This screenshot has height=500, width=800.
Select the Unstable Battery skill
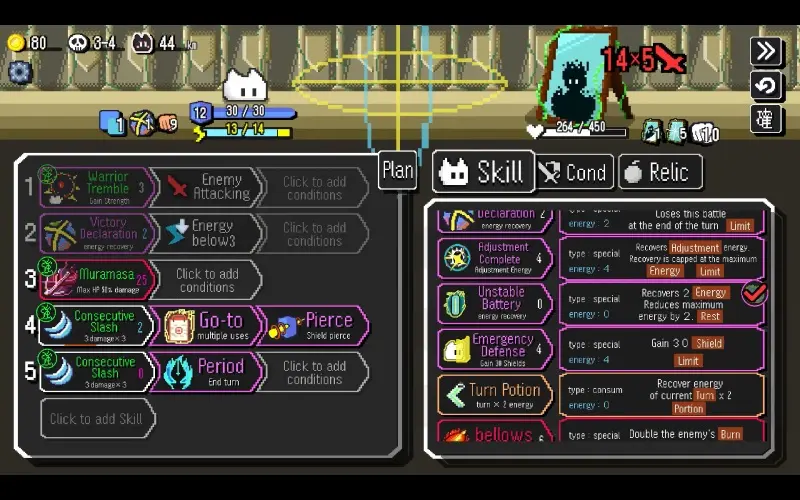click(495, 304)
